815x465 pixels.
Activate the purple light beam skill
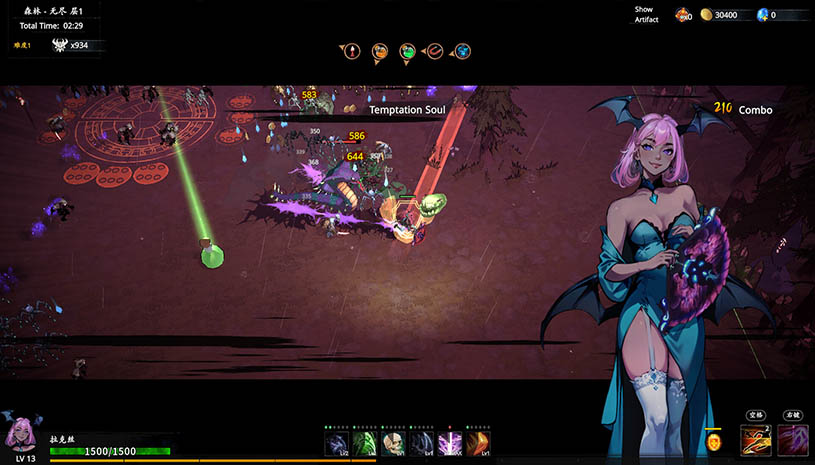pyautogui.click(x=450, y=443)
